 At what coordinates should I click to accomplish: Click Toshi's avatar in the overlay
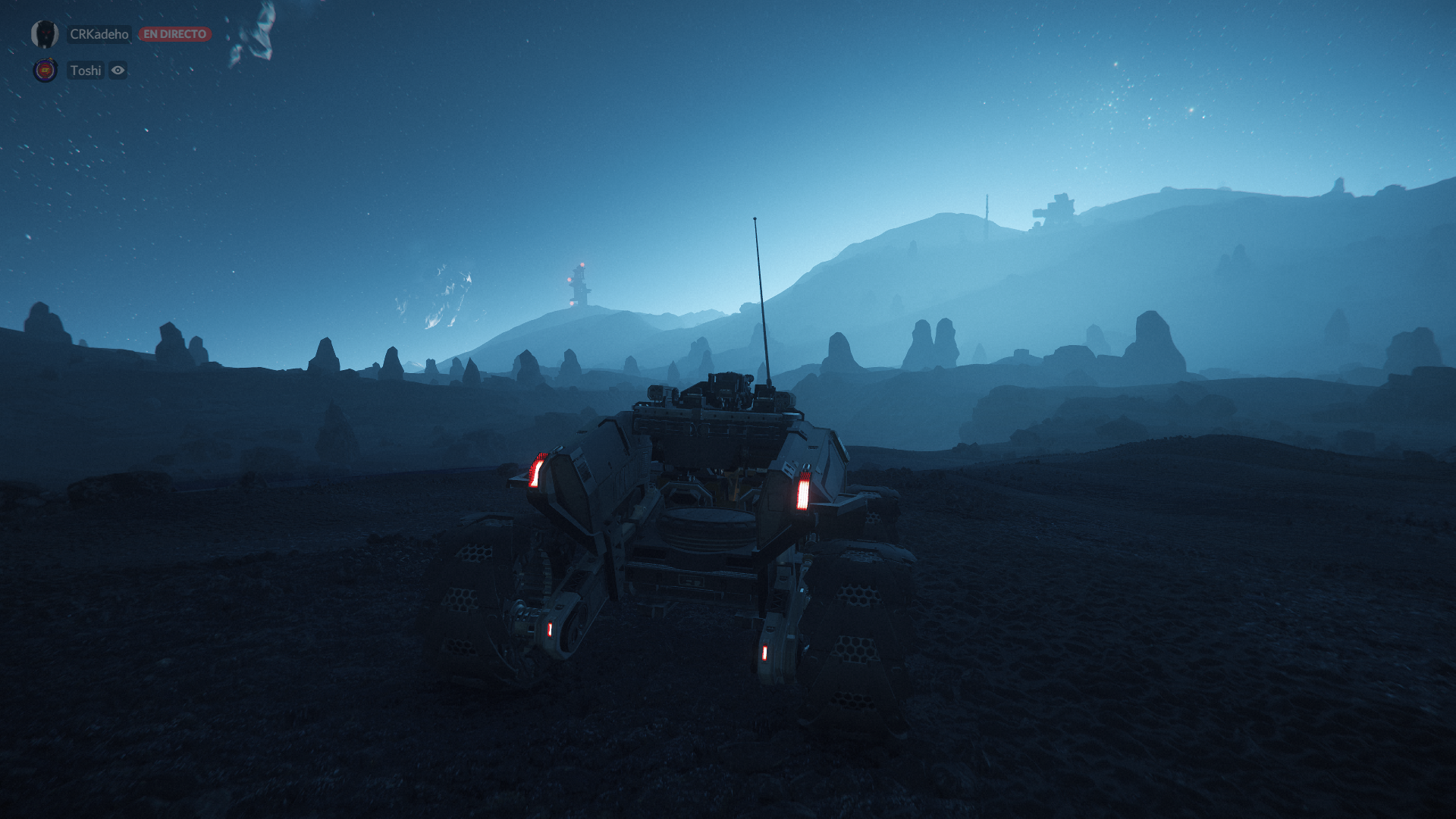pos(45,71)
